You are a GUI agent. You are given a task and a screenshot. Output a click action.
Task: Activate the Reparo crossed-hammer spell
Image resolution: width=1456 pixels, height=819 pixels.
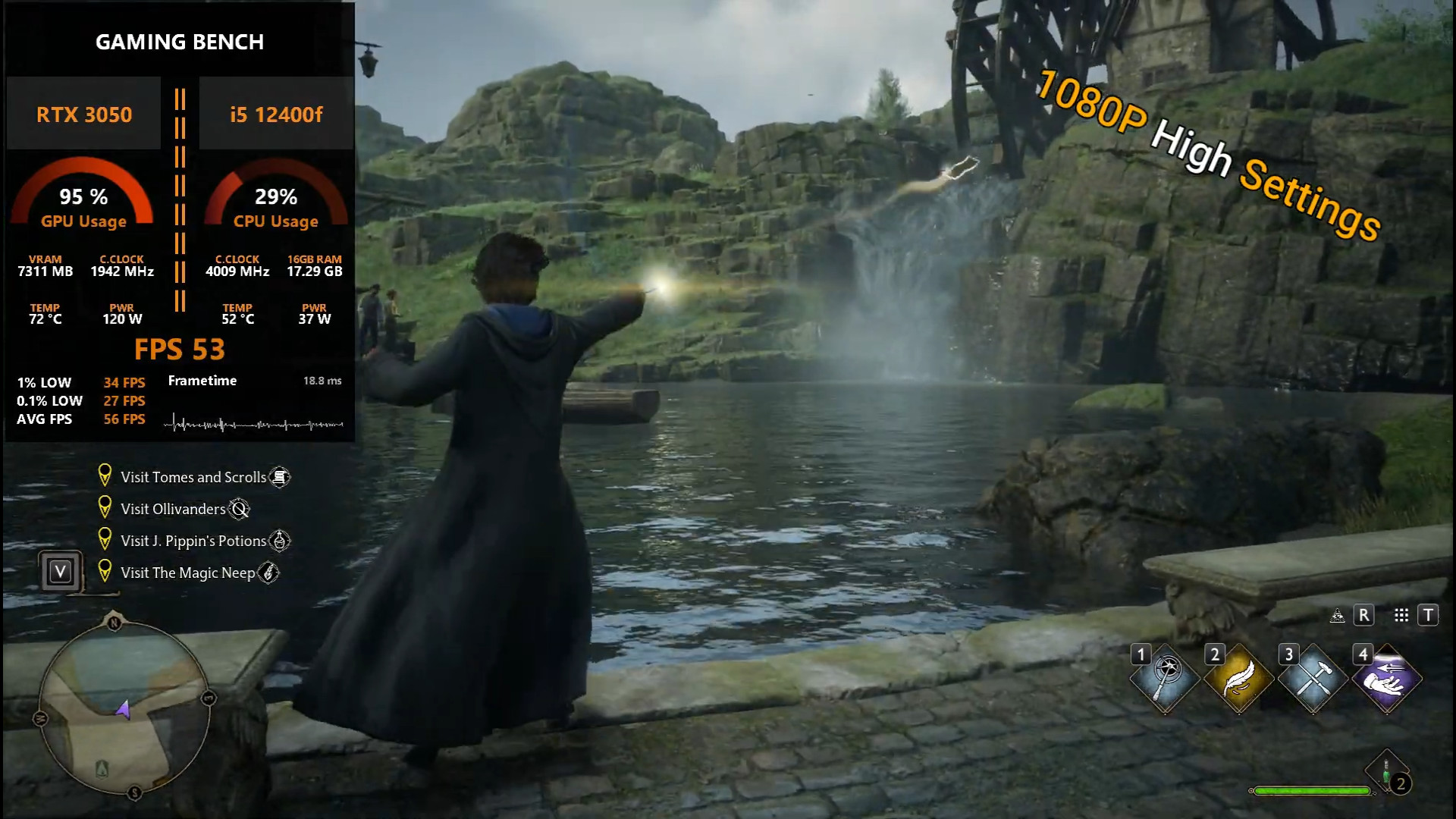coord(1313,679)
